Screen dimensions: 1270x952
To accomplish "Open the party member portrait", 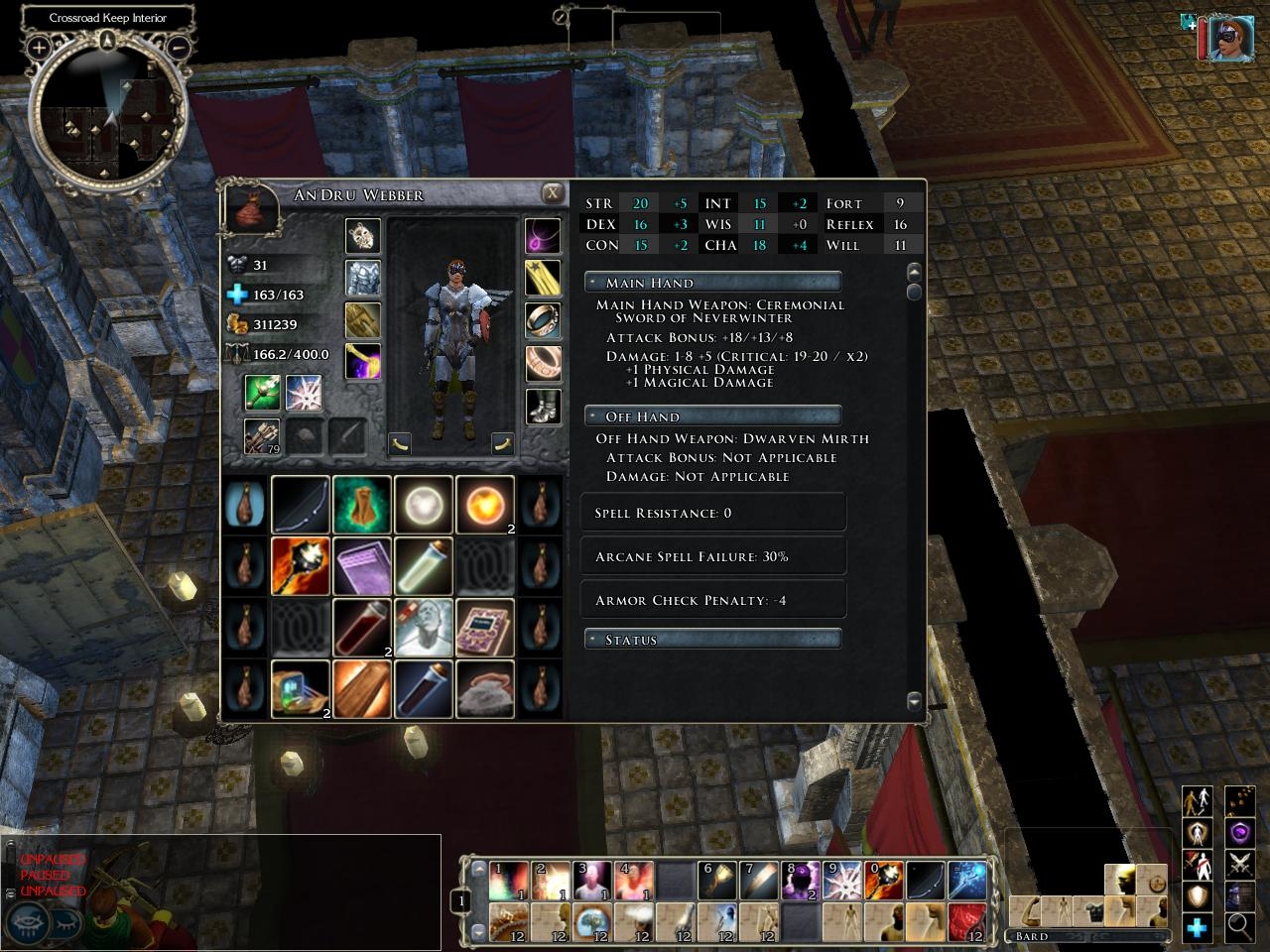I will tap(1230, 38).
